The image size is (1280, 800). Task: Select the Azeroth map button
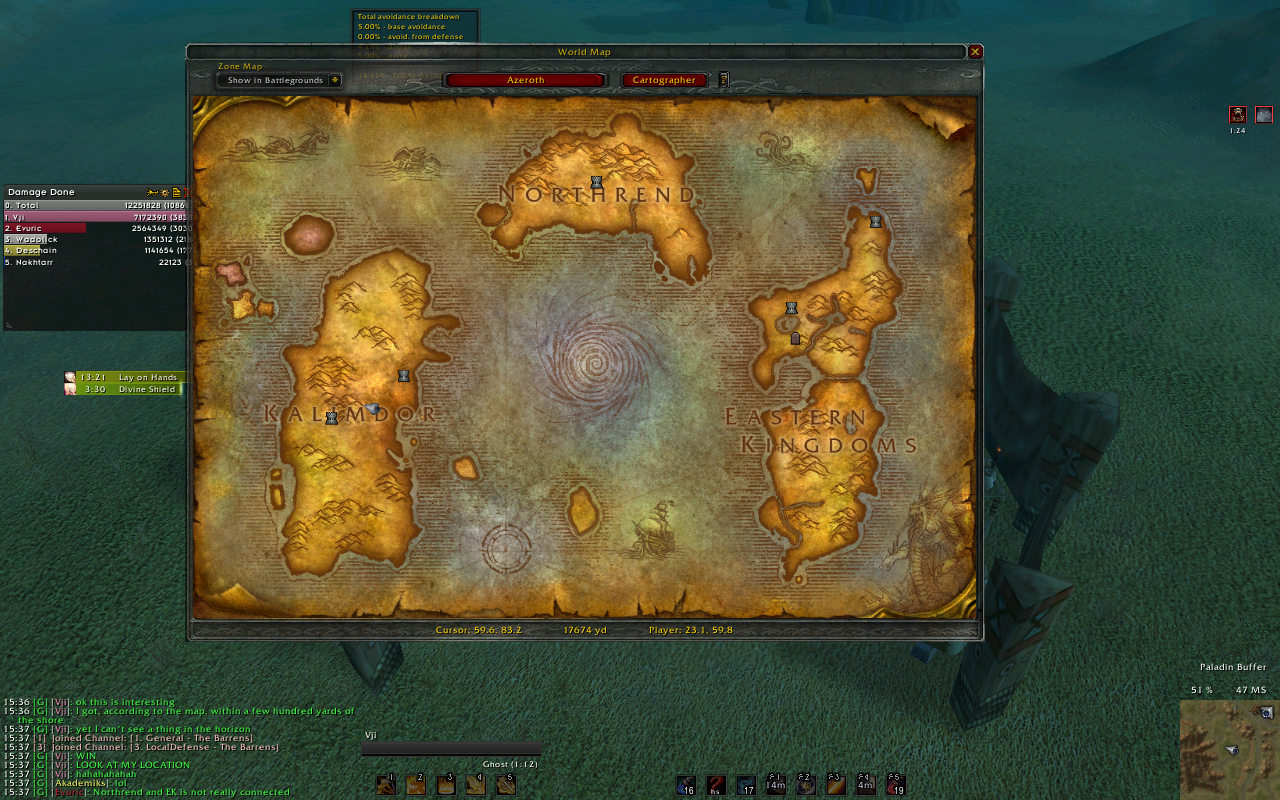[525, 80]
